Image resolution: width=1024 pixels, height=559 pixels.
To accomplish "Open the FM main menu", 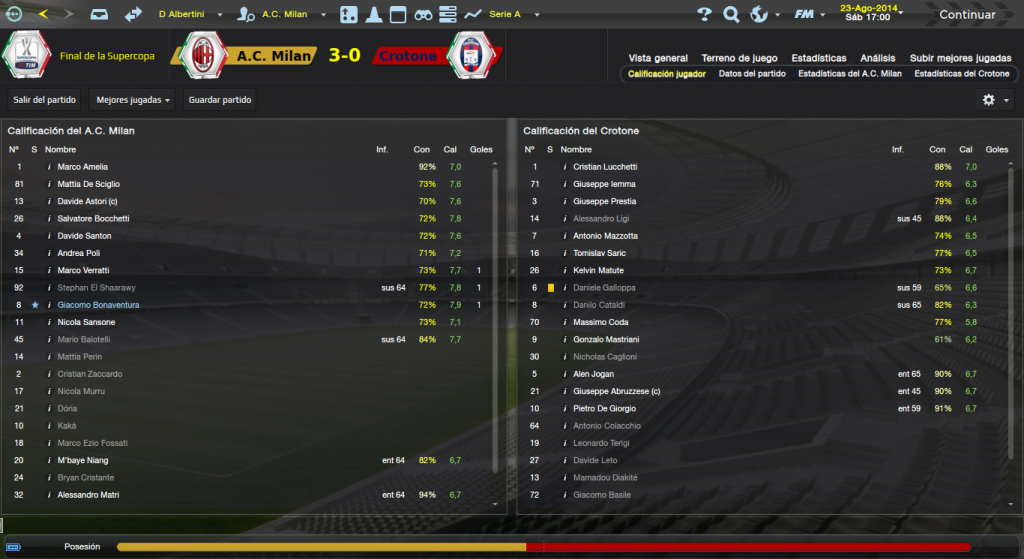I will coord(806,15).
